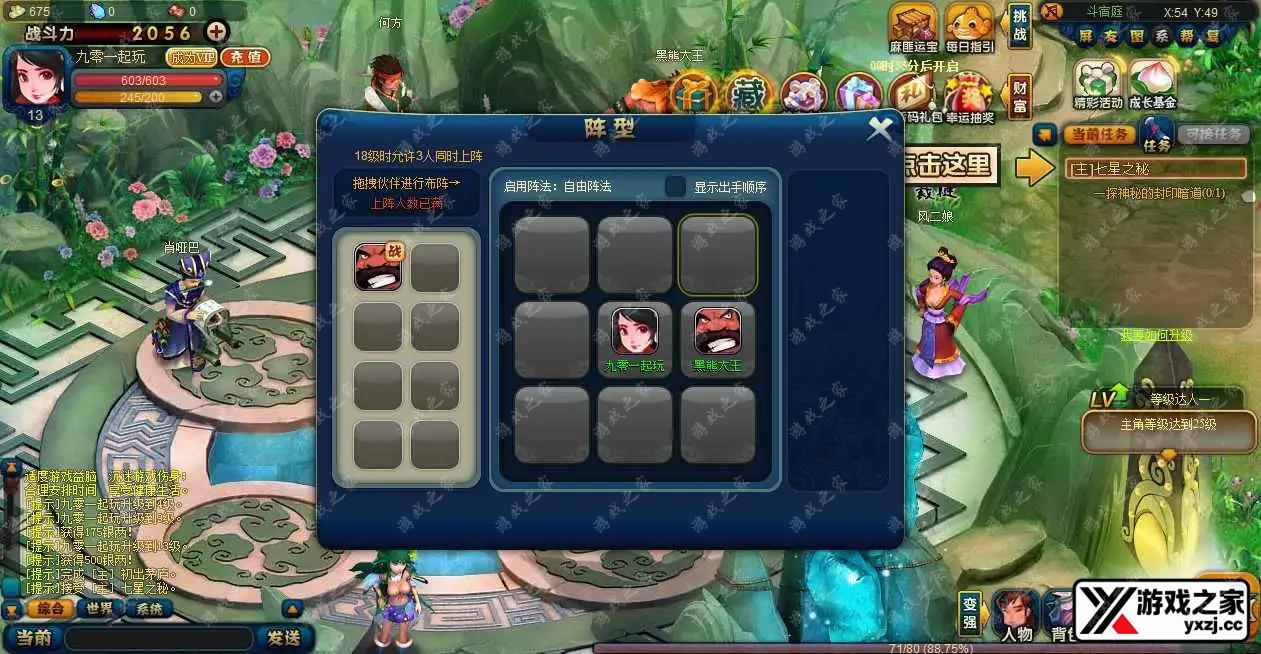The image size is (1261, 654).
Task: Focus the chat message input box
Action: coord(160,637)
